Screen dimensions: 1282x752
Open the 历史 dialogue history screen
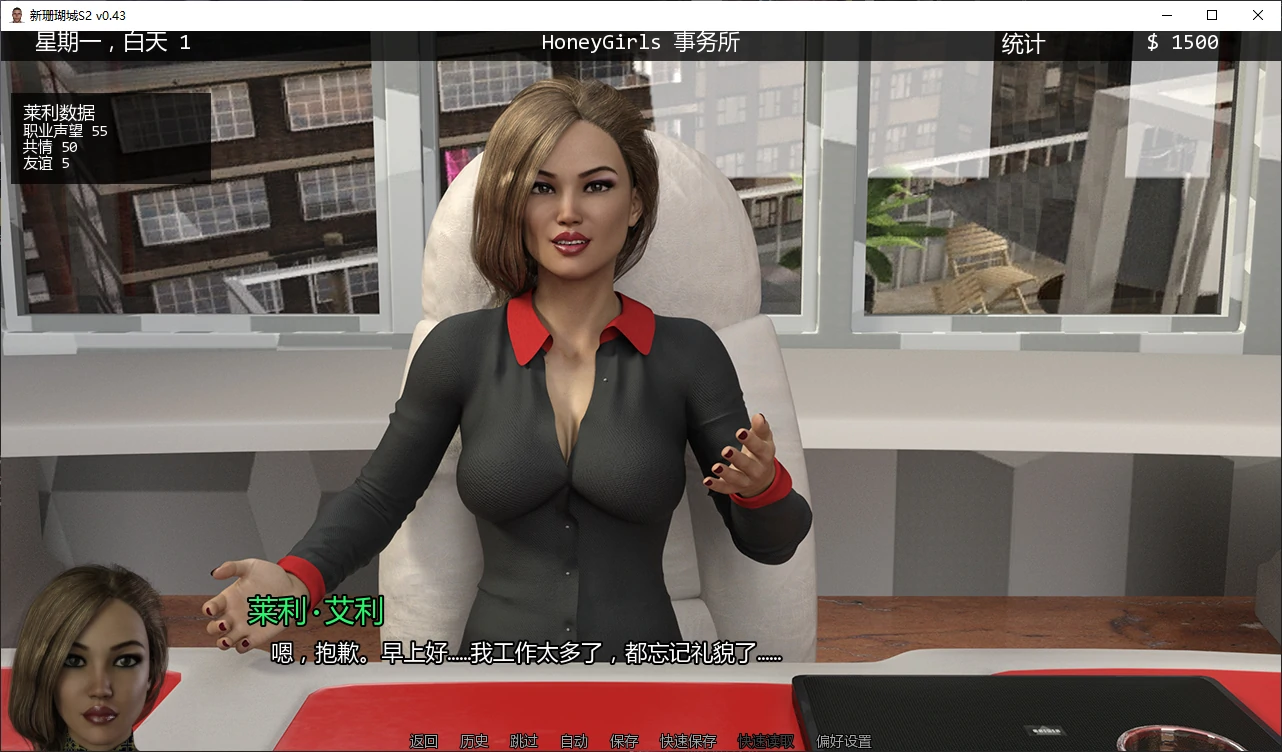coord(473,741)
